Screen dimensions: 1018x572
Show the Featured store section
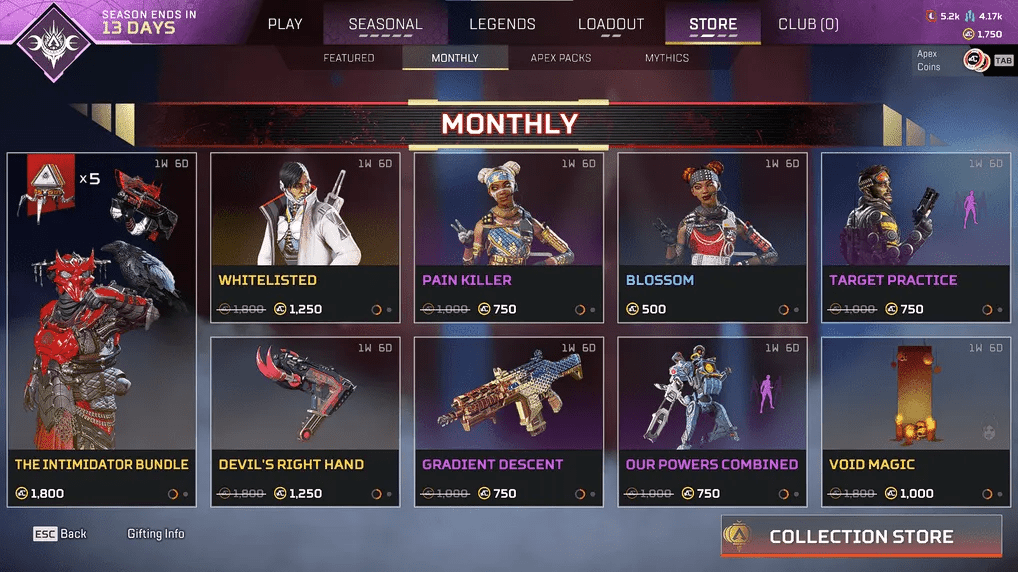(349, 58)
